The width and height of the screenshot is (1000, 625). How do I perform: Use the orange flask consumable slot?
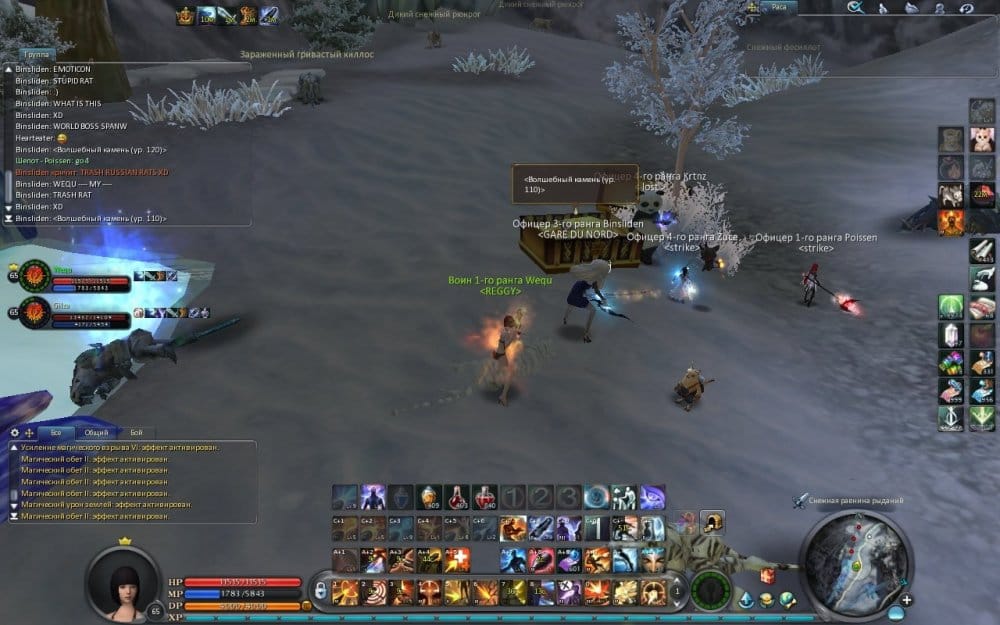[429, 496]
